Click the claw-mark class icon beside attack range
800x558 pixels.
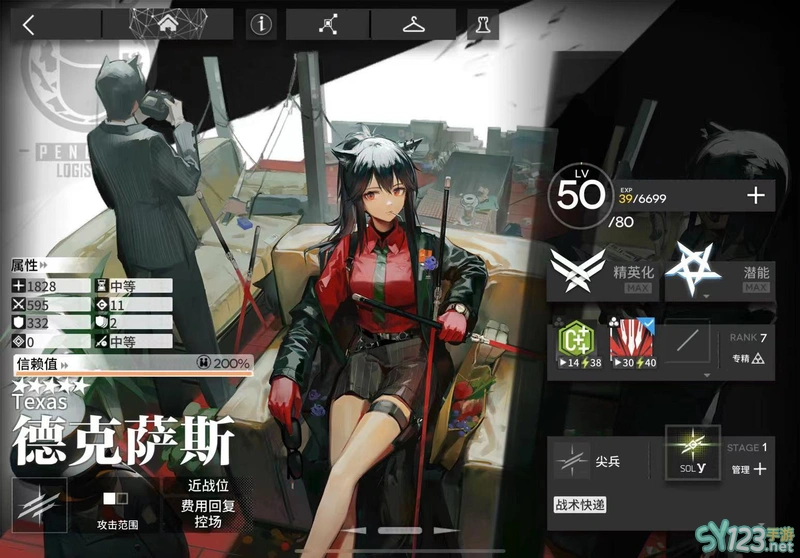[39, 503]
